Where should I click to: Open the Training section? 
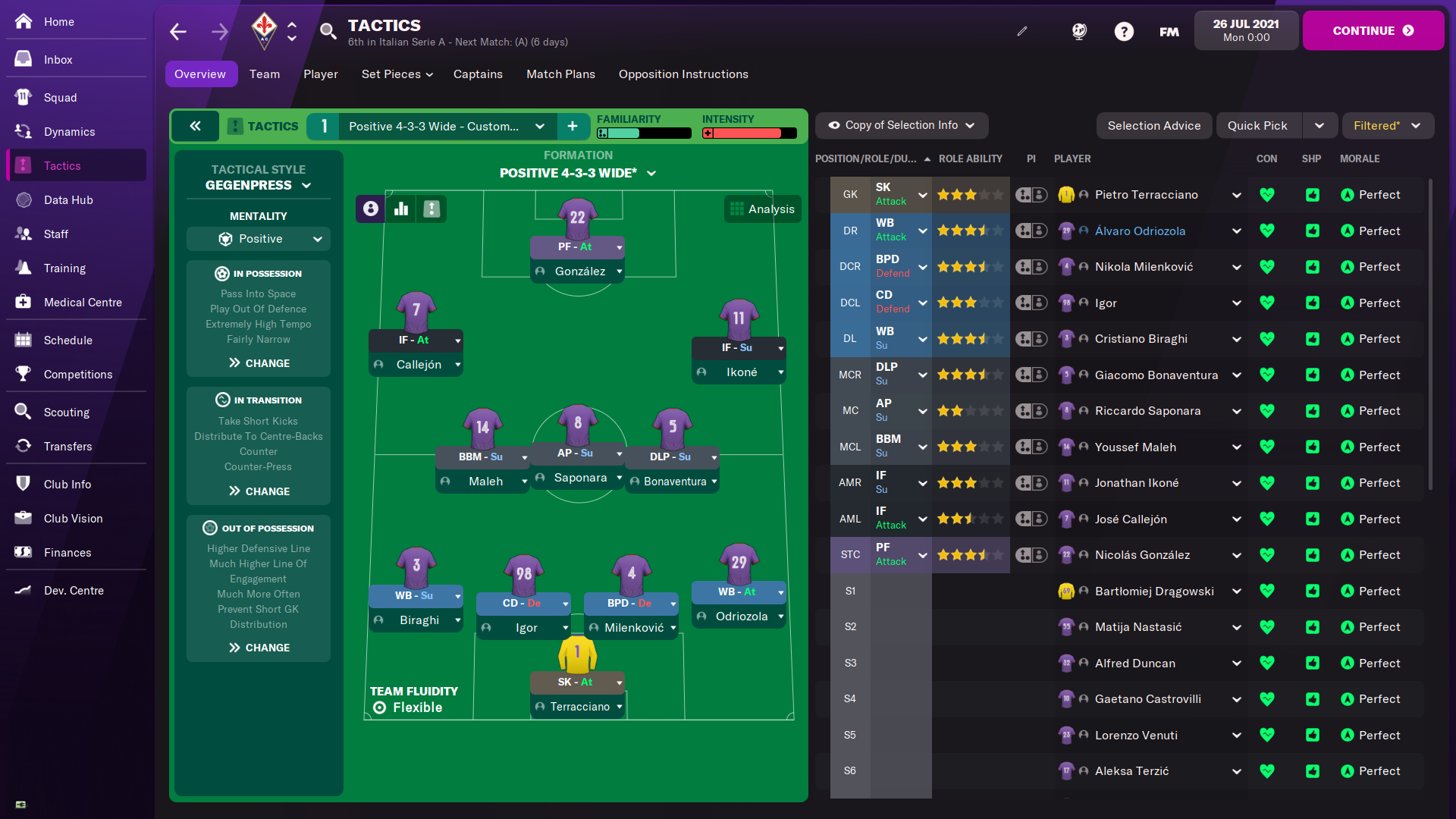coord(64,268)
